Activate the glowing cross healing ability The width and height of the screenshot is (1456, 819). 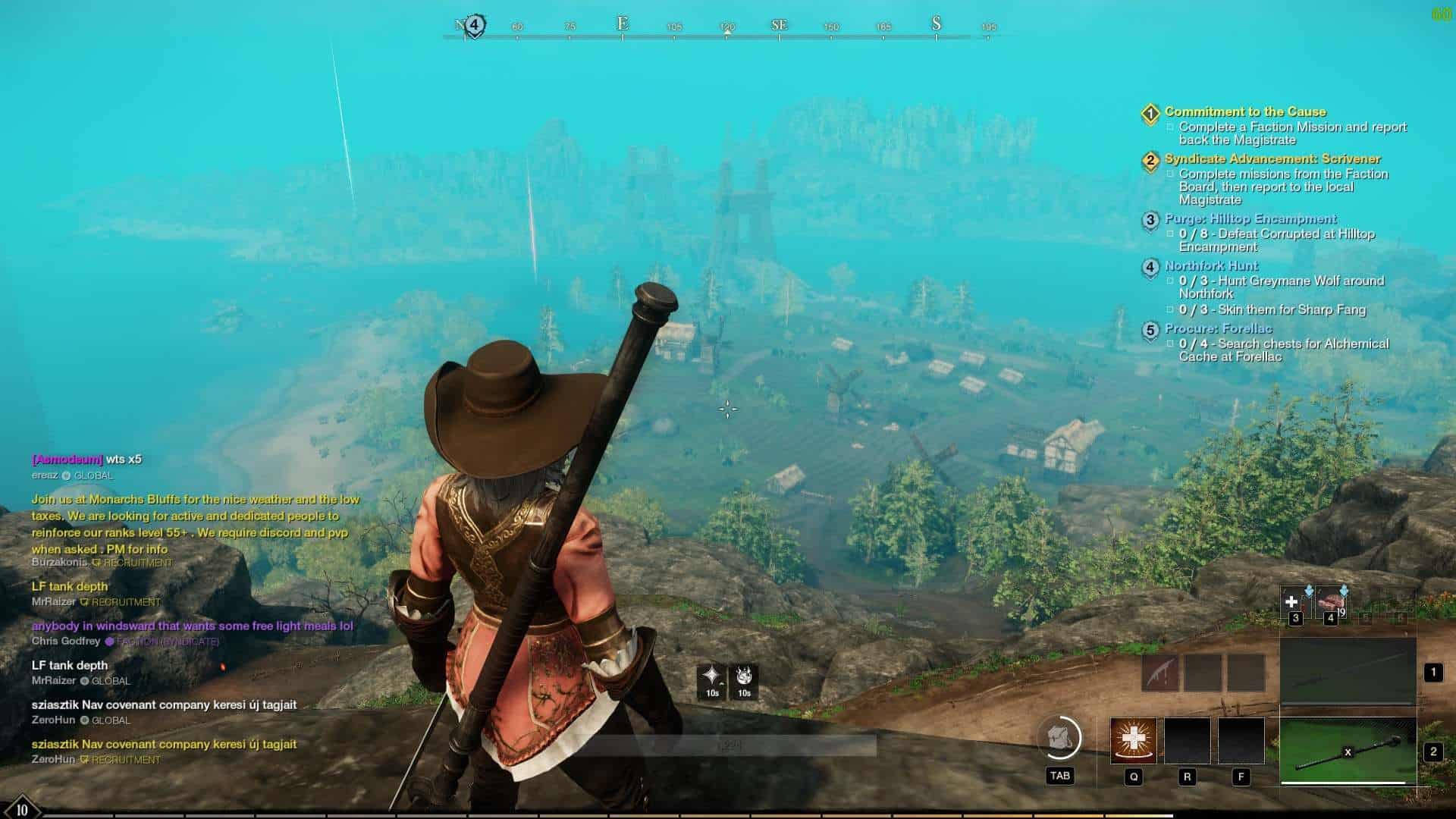click(x=1133, y=740)
